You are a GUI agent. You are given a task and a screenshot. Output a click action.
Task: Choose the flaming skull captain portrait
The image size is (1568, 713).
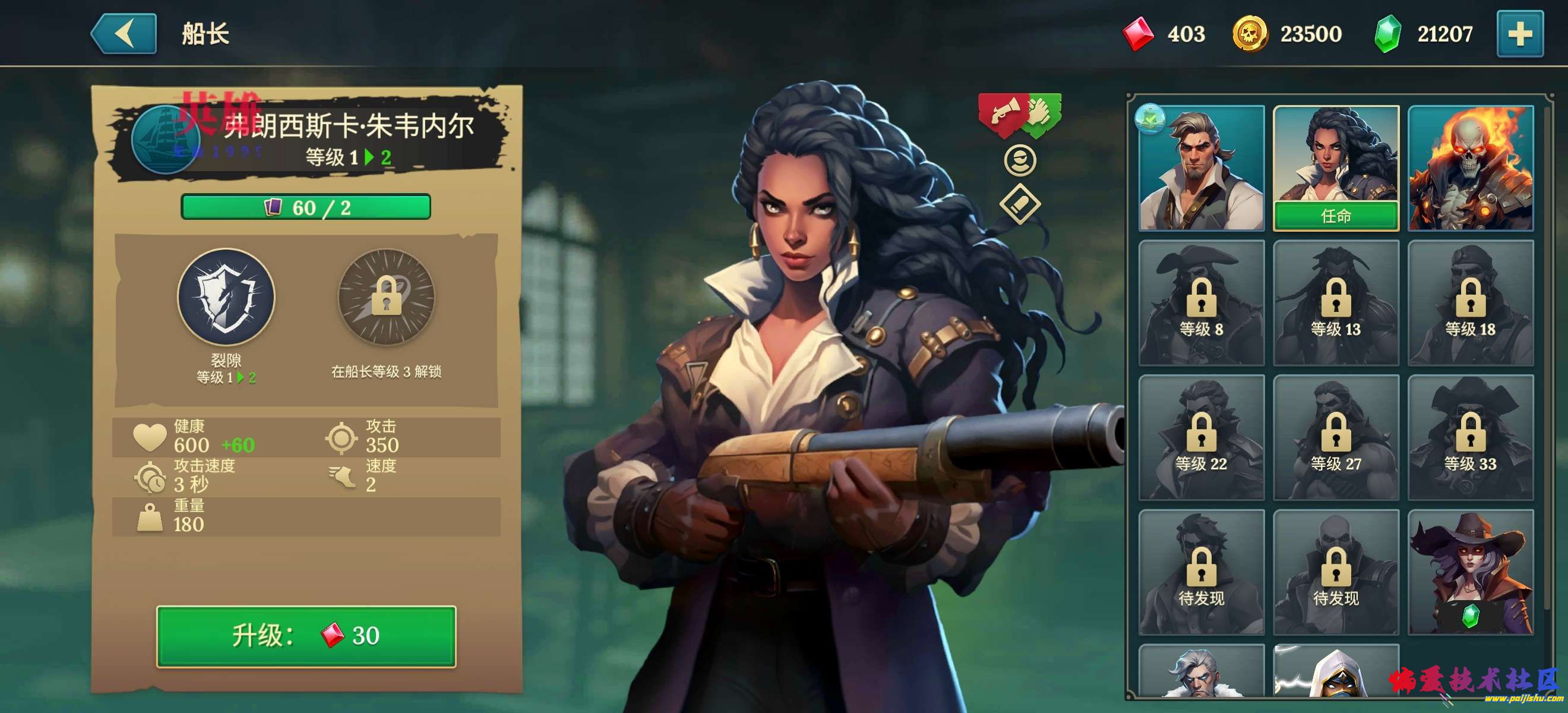[x=1470, y=168]
